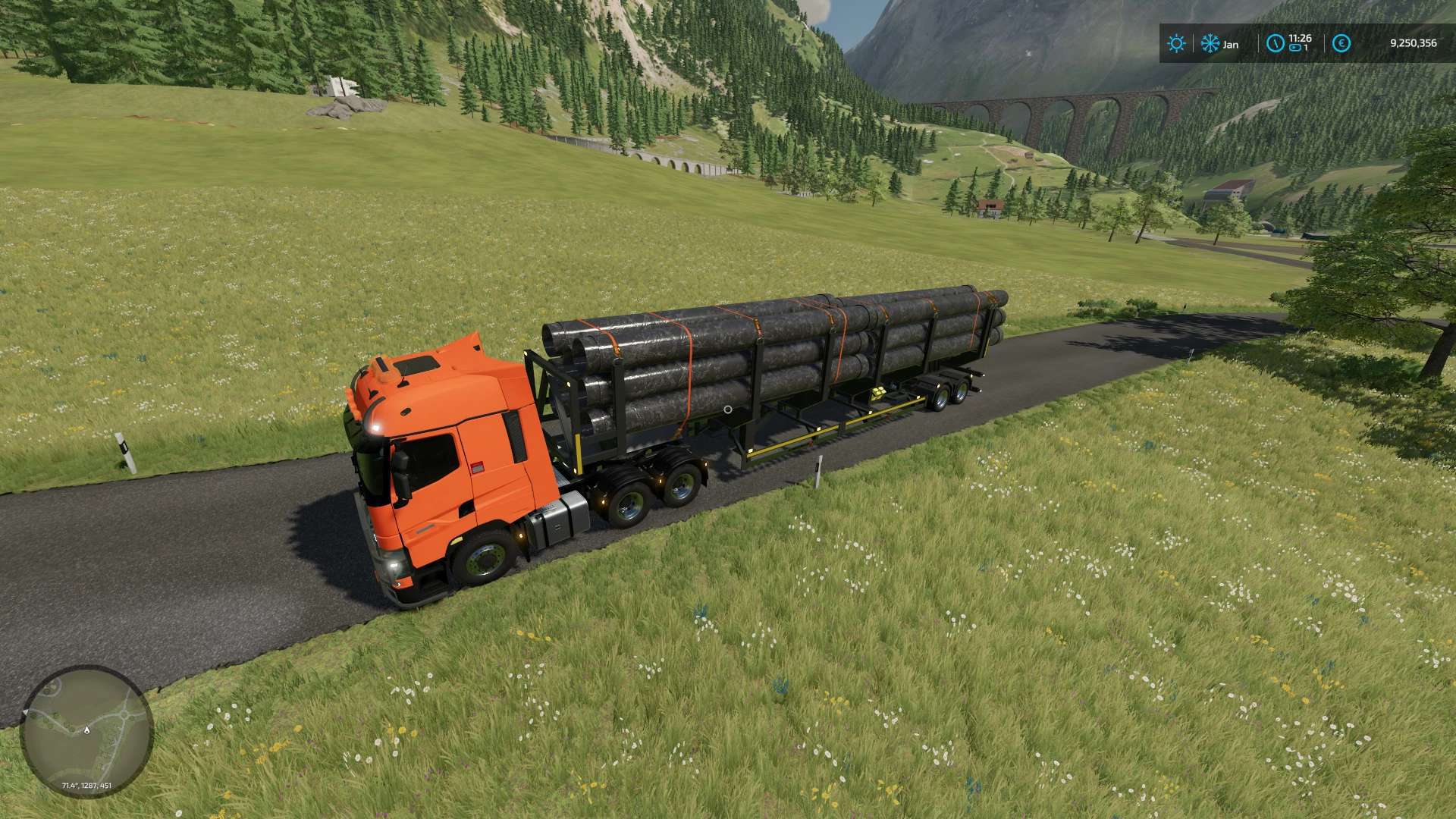Click the clock icon in the HUD
1456x819 pixels.
[1275, 44]
